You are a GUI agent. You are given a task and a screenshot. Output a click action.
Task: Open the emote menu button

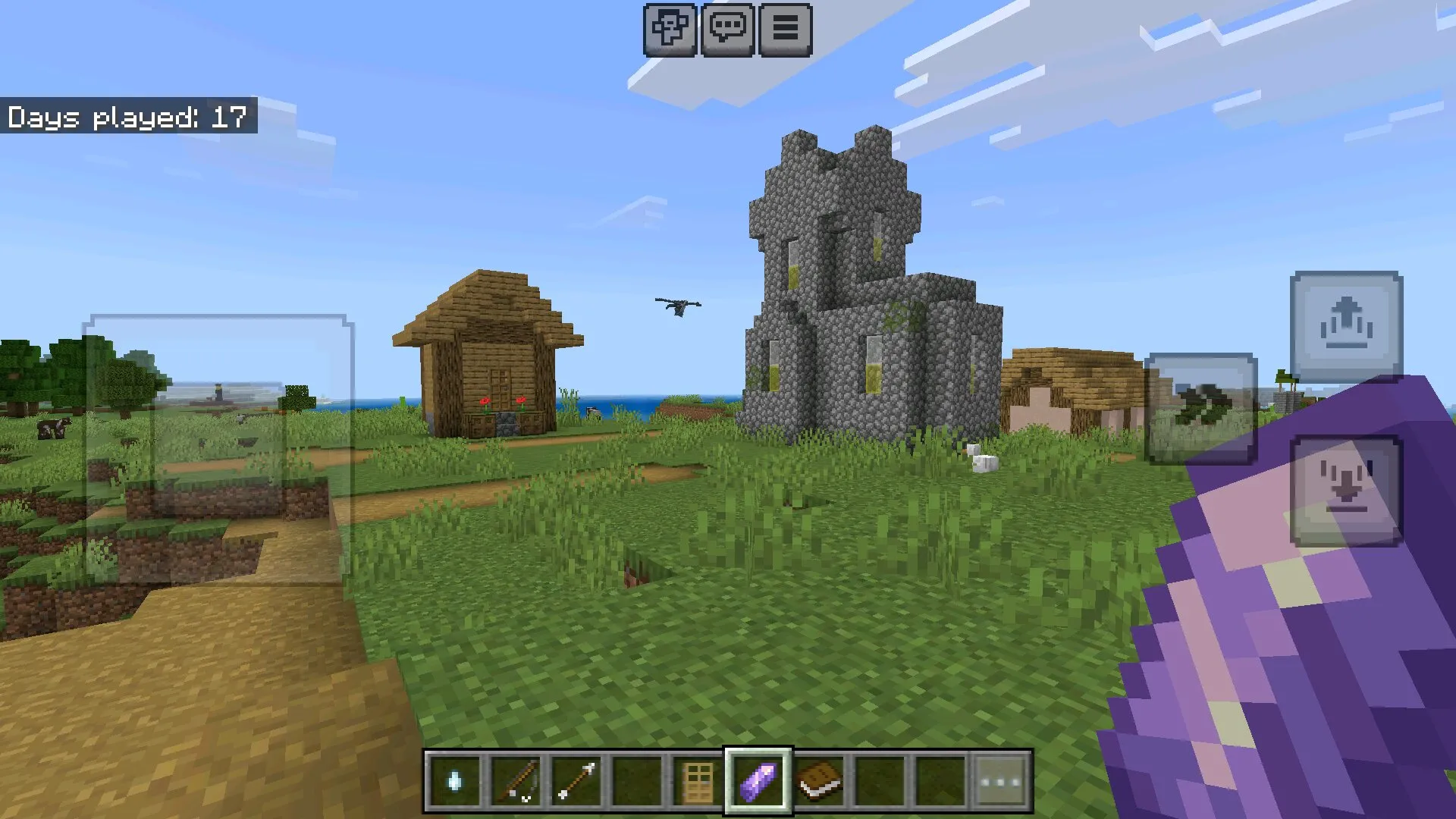(x=670, y=30)
